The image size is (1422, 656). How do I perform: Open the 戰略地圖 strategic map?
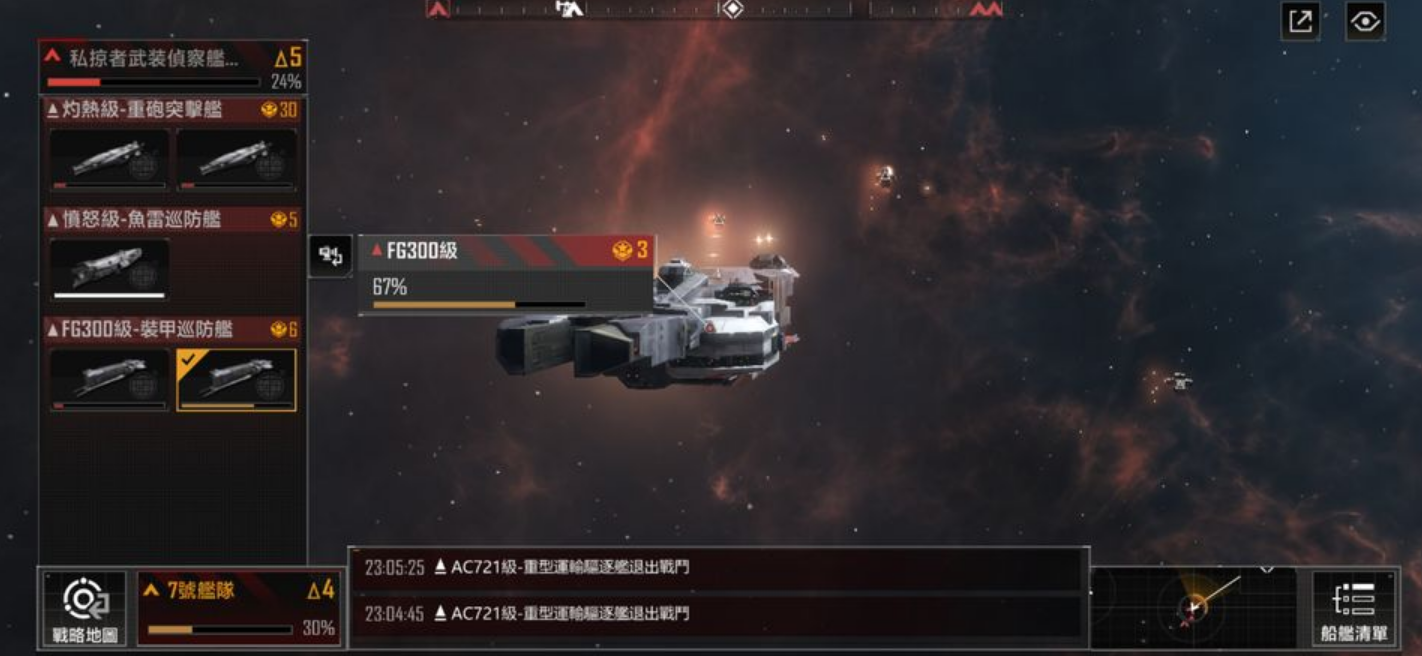(84, 608)
